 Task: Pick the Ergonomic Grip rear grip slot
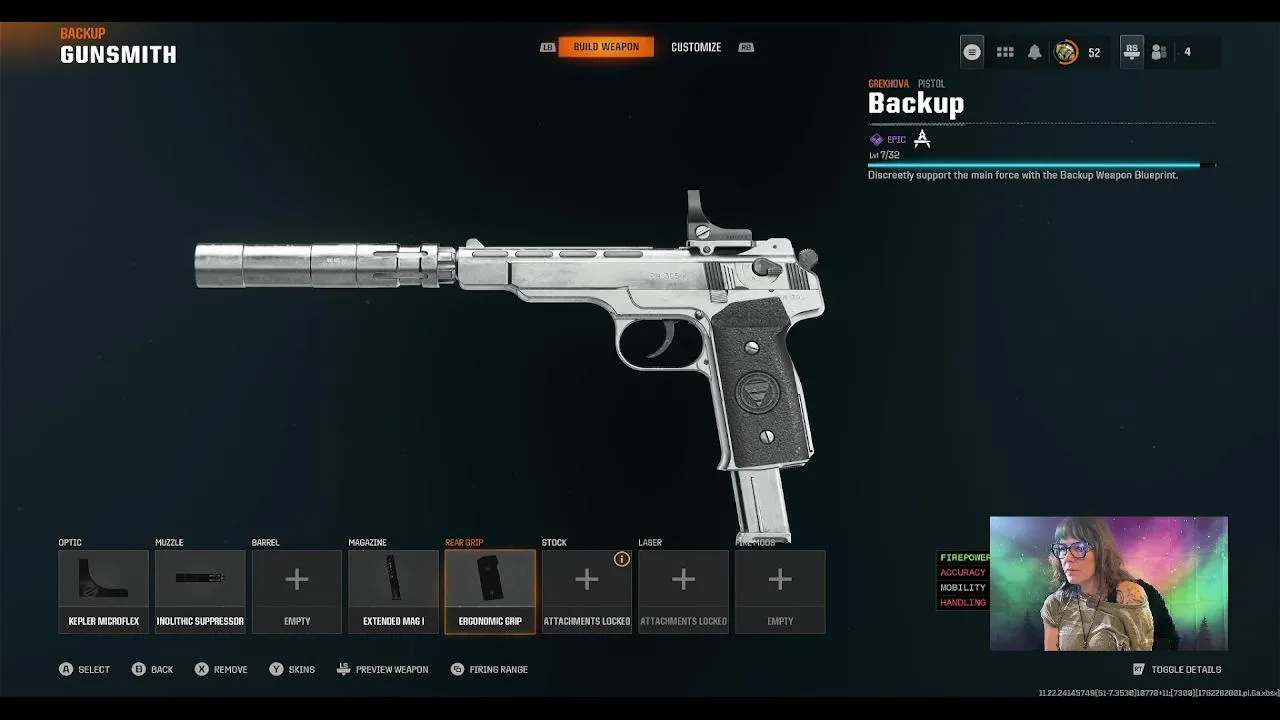pos(490,591)
